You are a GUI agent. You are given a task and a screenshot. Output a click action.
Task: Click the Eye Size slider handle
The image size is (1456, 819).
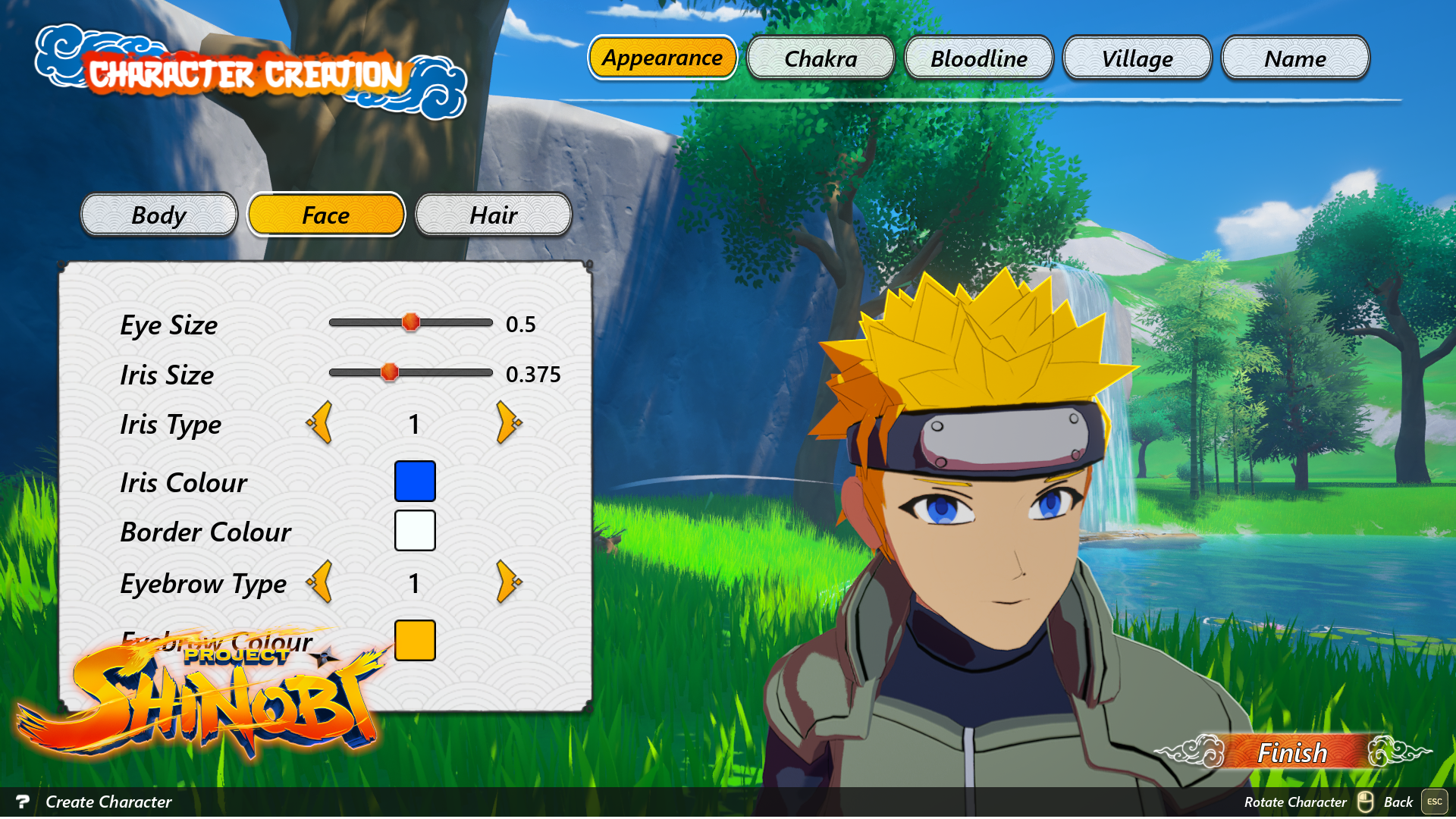[412, 322]
